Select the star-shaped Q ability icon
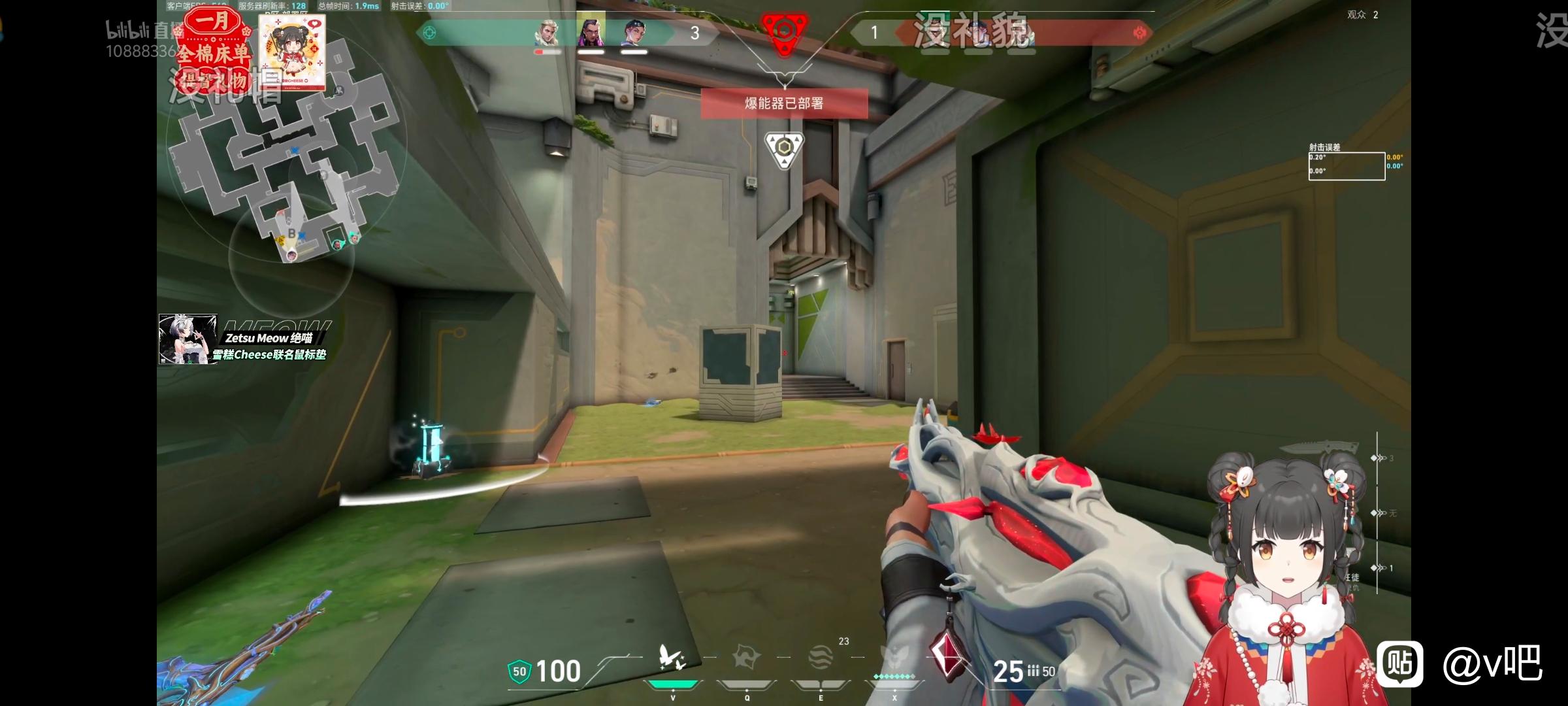 [746, 658]
